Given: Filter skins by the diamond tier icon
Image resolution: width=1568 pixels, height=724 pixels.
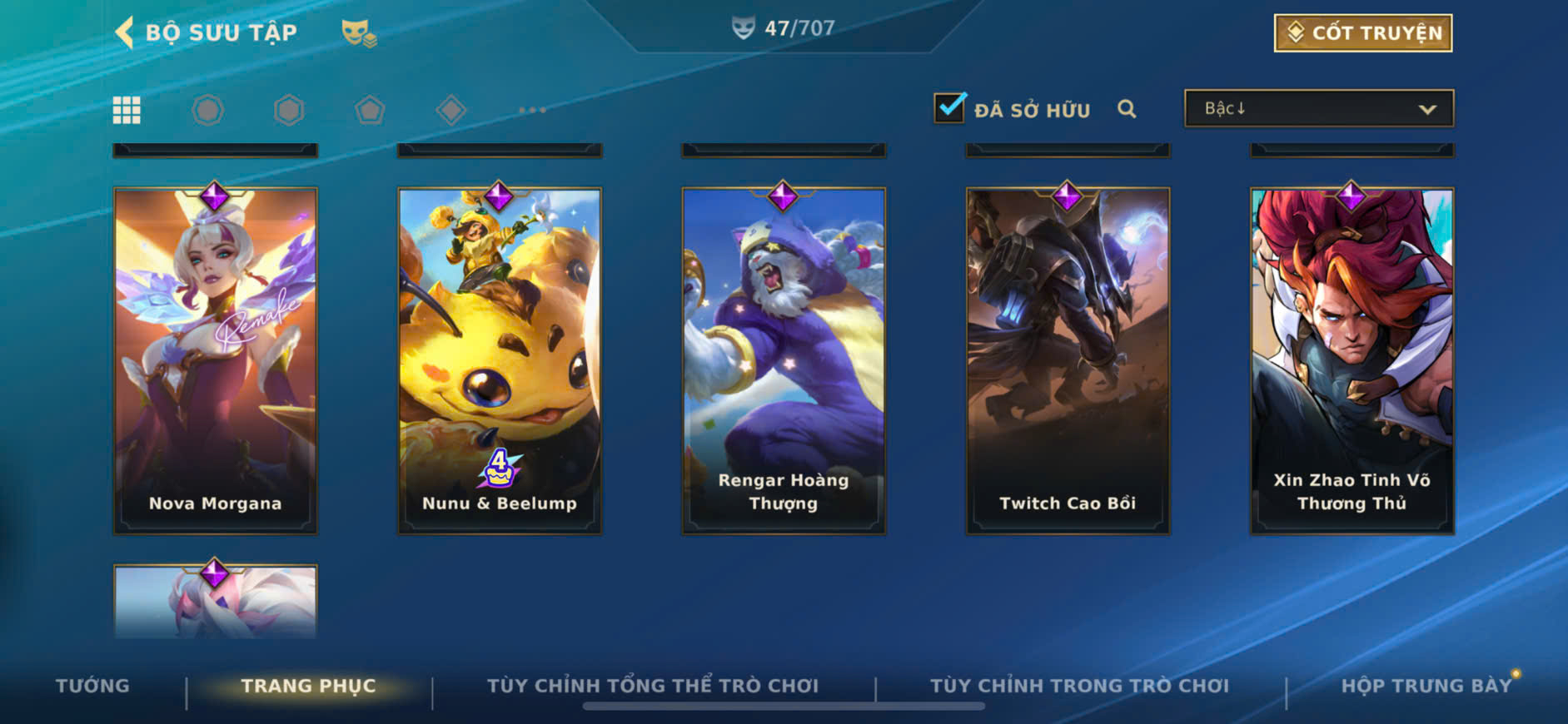Looking at the screenshot, I should pos(450,110).
